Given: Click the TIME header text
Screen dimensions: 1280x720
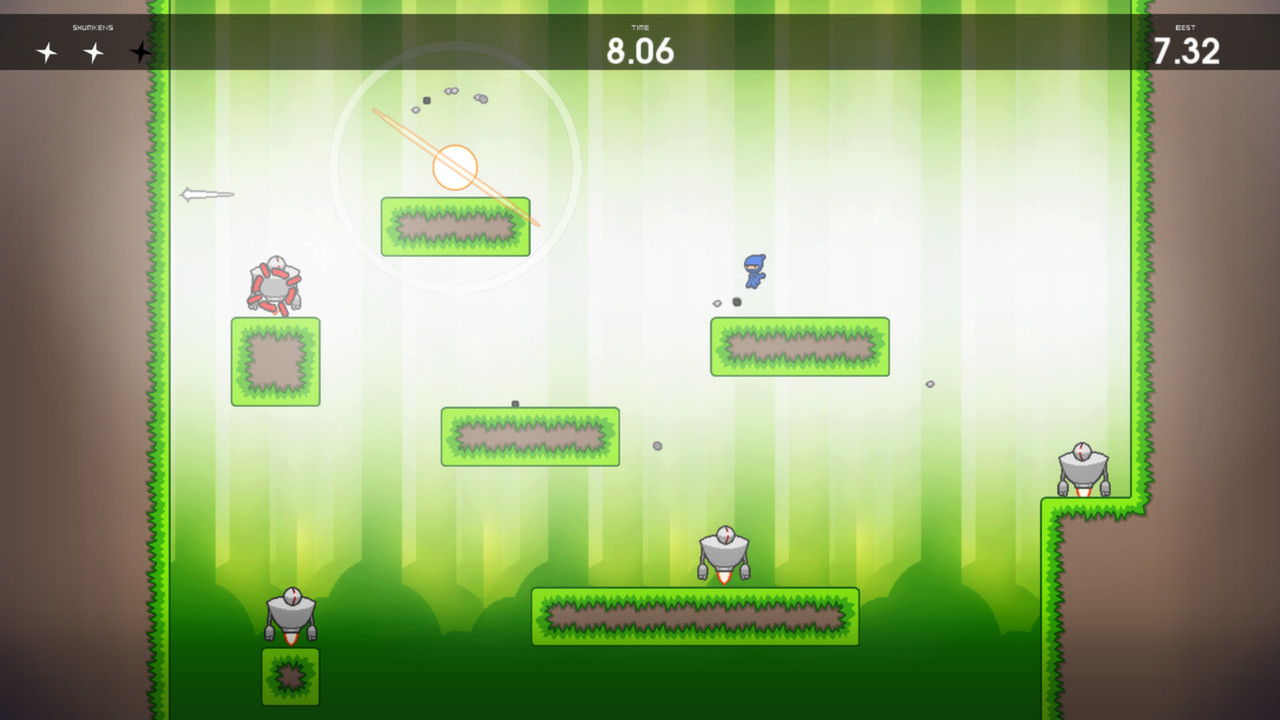Looking at the screenshot, I should (641, 28).
